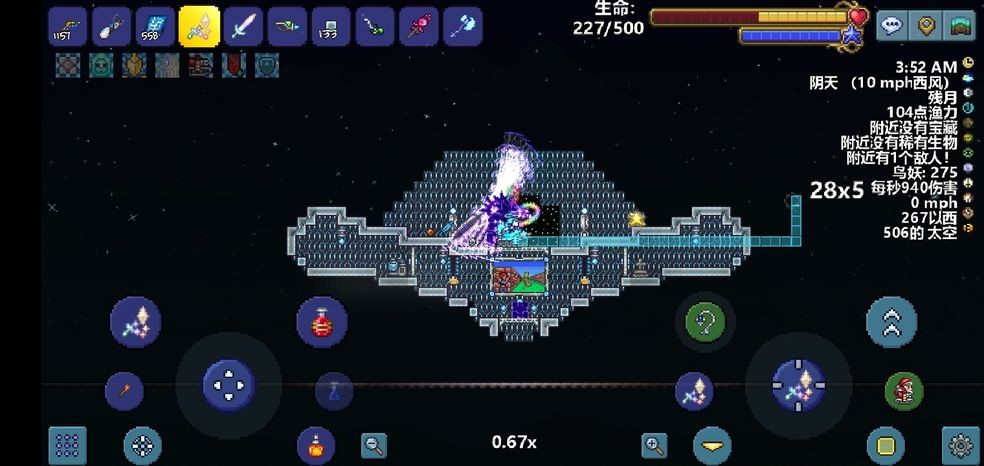984x466 pixels.
Task: Open the settings gear button
Action: [x=961, y=445]
